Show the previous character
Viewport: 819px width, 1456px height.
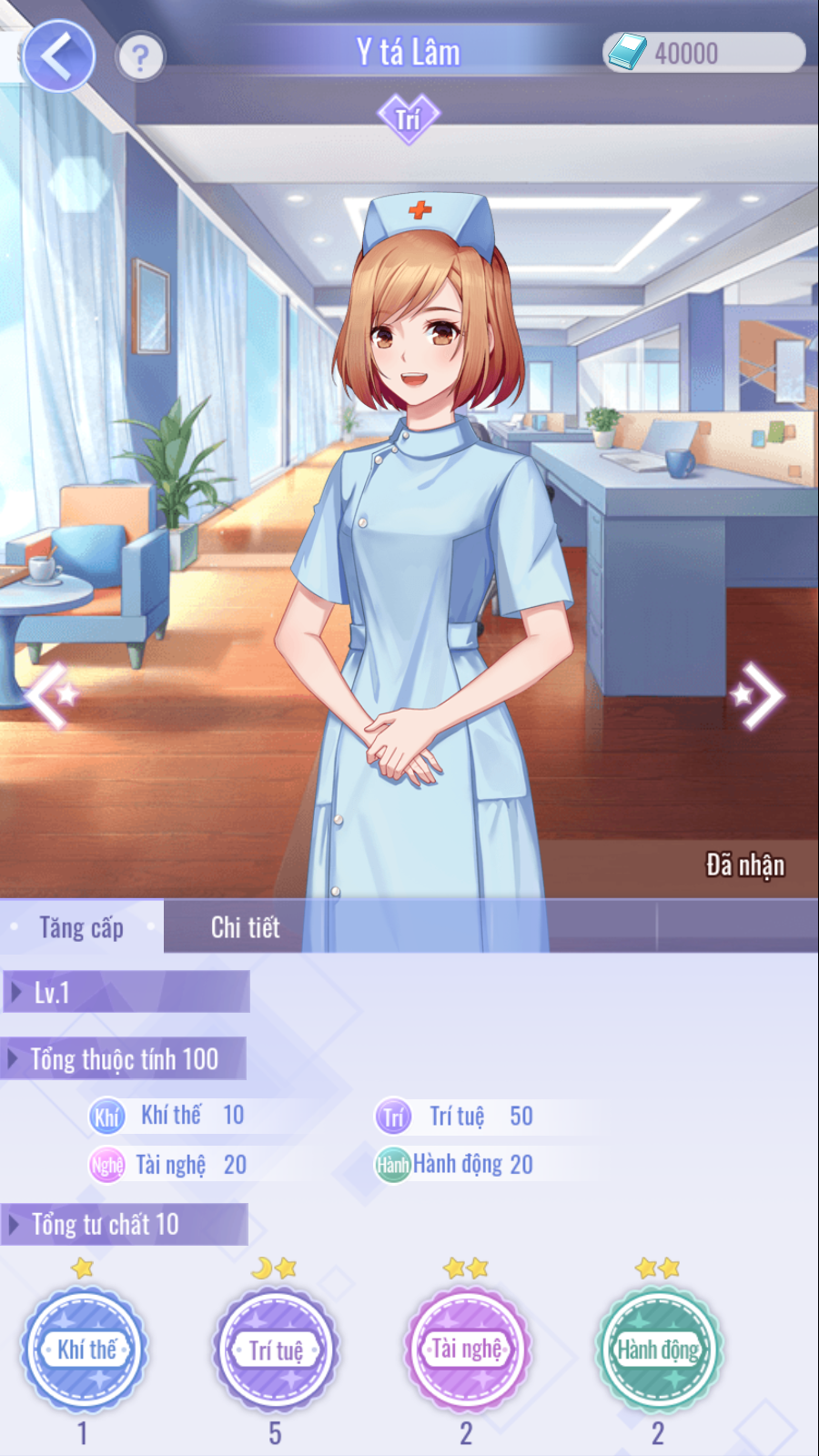tap(51, 696)
